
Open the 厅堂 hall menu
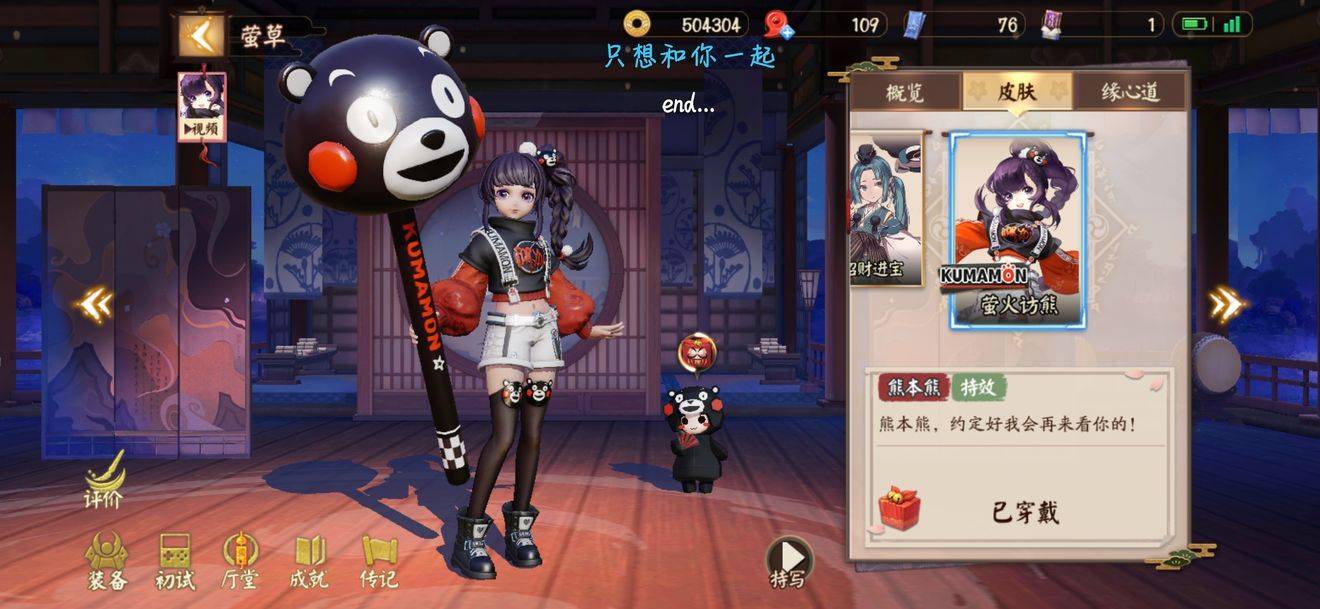(x=240, y=561)
